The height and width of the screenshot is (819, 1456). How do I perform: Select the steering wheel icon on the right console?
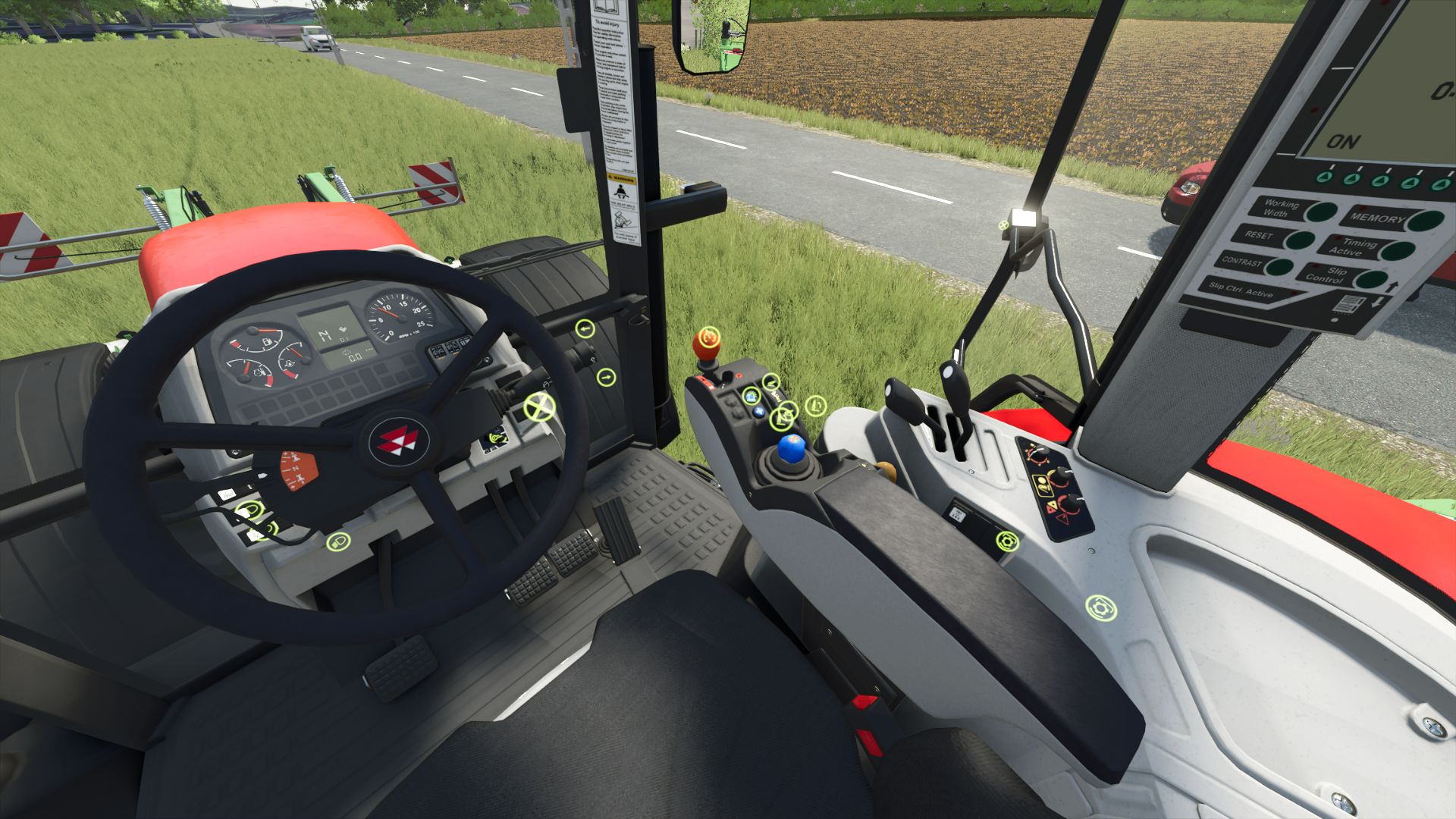[x=1007, y=542]
